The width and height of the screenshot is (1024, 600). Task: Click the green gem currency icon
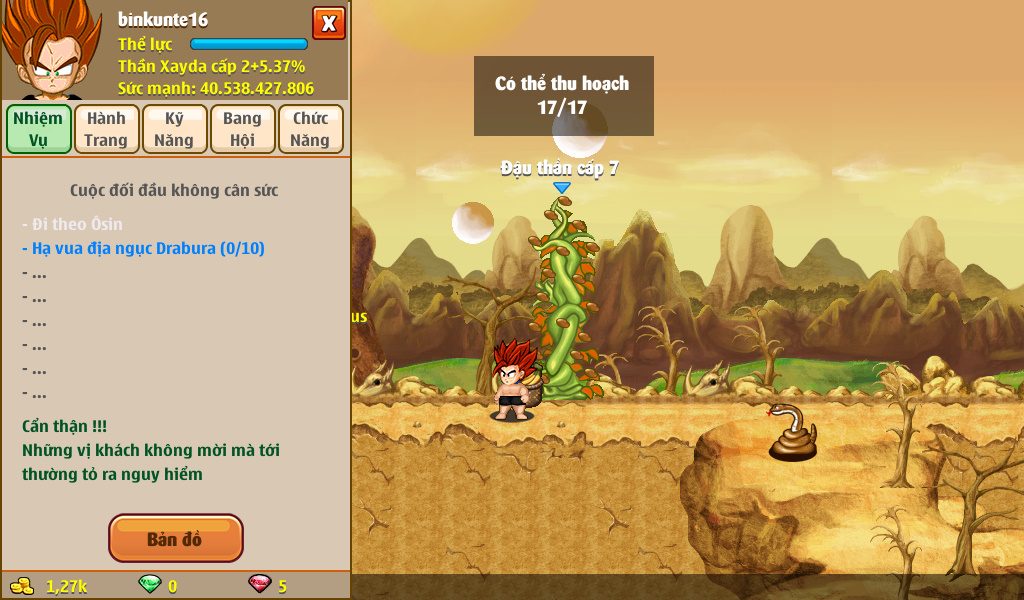(x=149, y=585)
